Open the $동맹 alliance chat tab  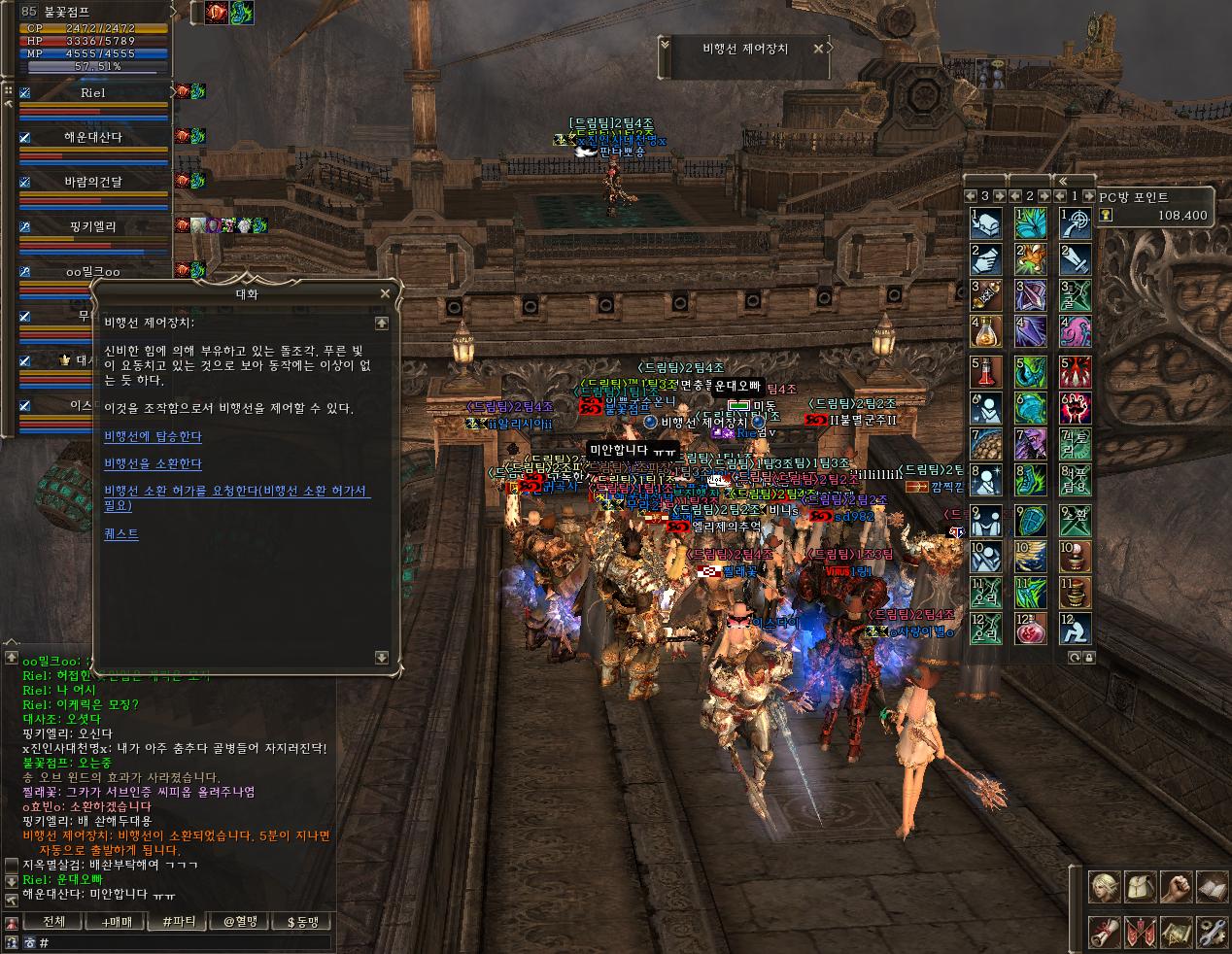click(x=302, y=921)
